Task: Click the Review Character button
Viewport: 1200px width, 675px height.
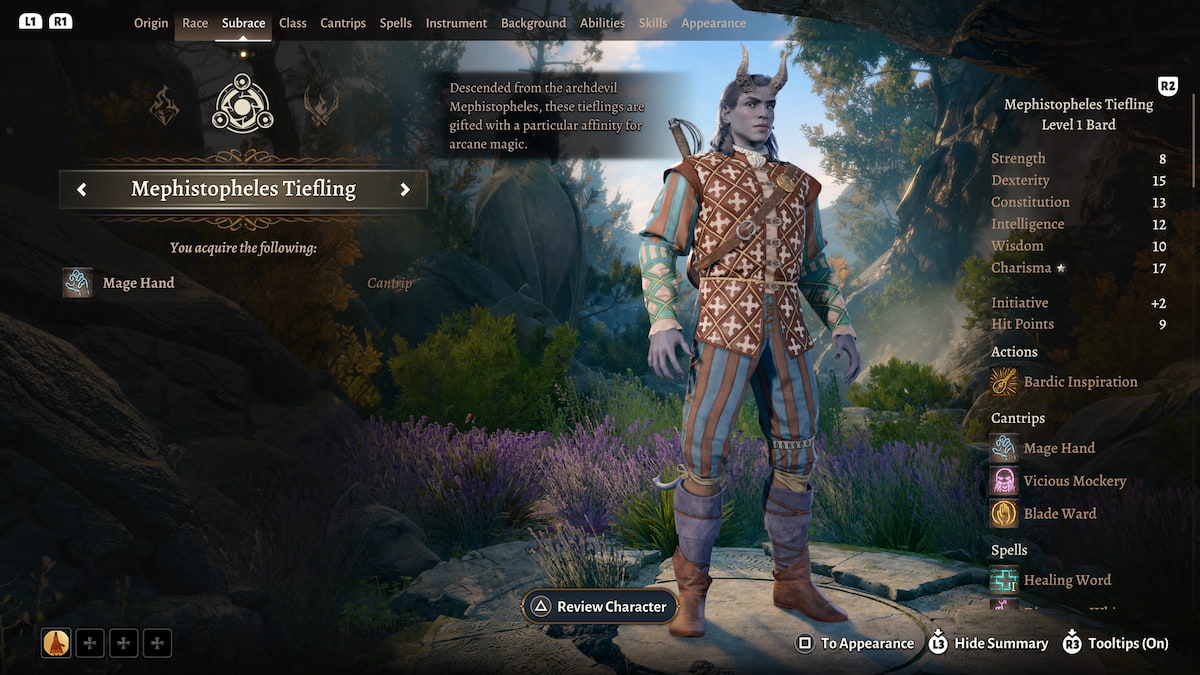Action: tap(601, 606)
